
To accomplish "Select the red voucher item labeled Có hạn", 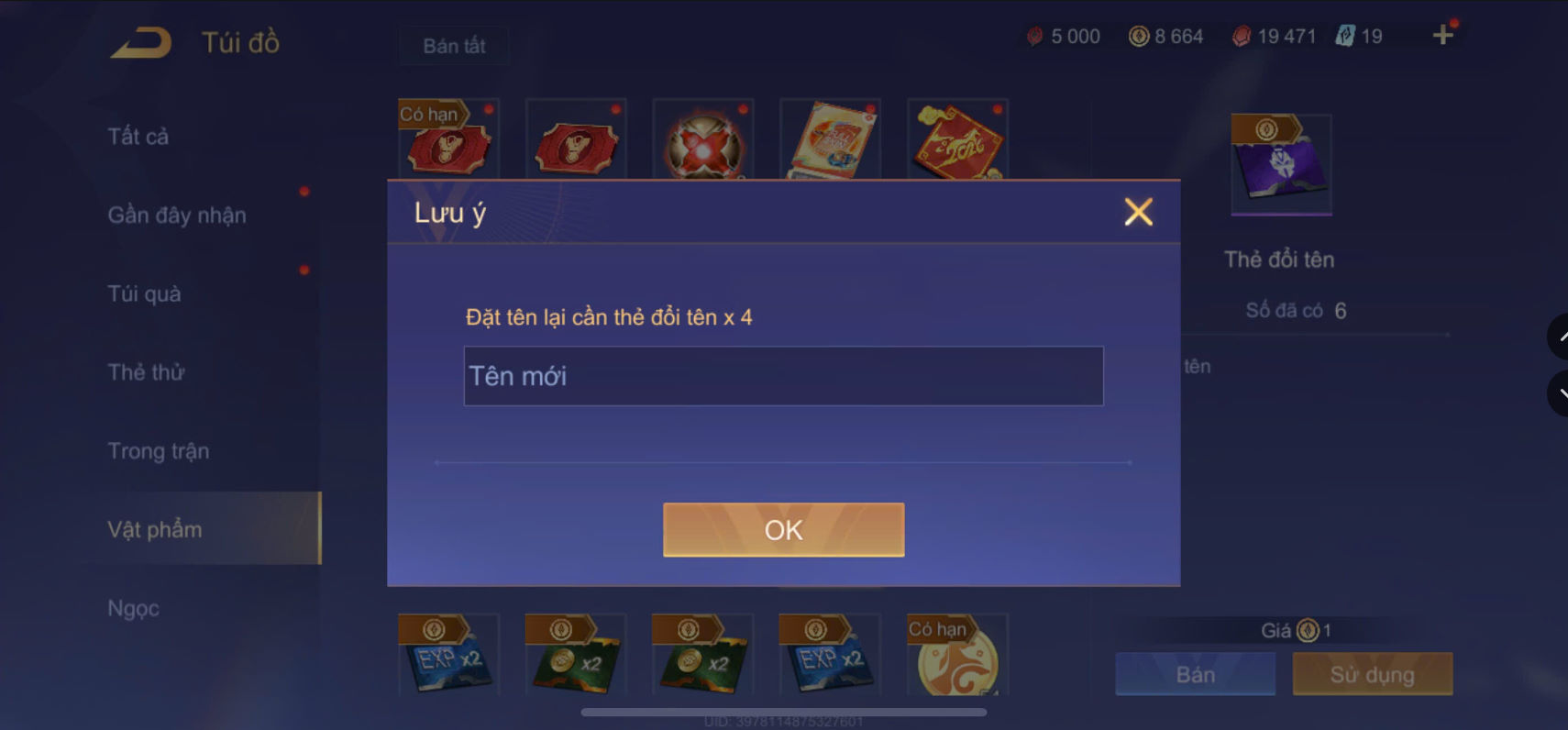I will tap(448, 142).
